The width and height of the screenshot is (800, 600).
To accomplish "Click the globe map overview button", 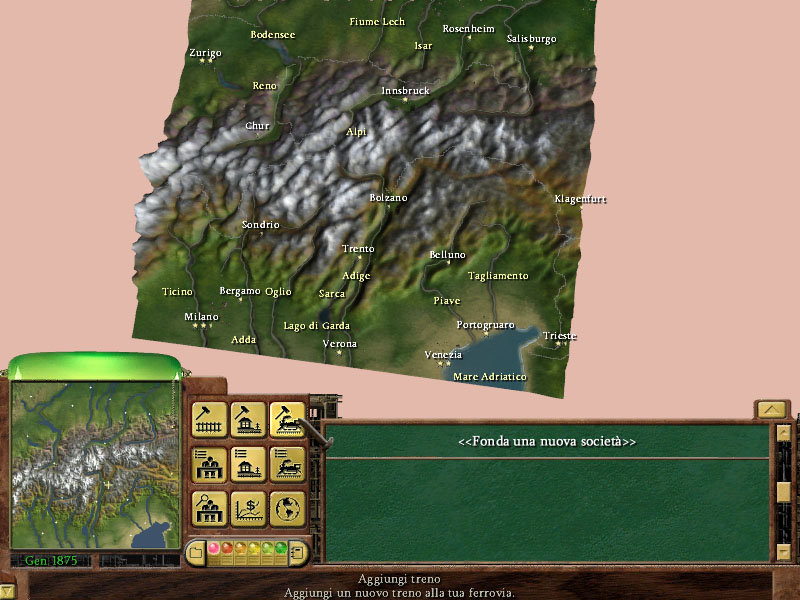I will (x=287, y=508).
